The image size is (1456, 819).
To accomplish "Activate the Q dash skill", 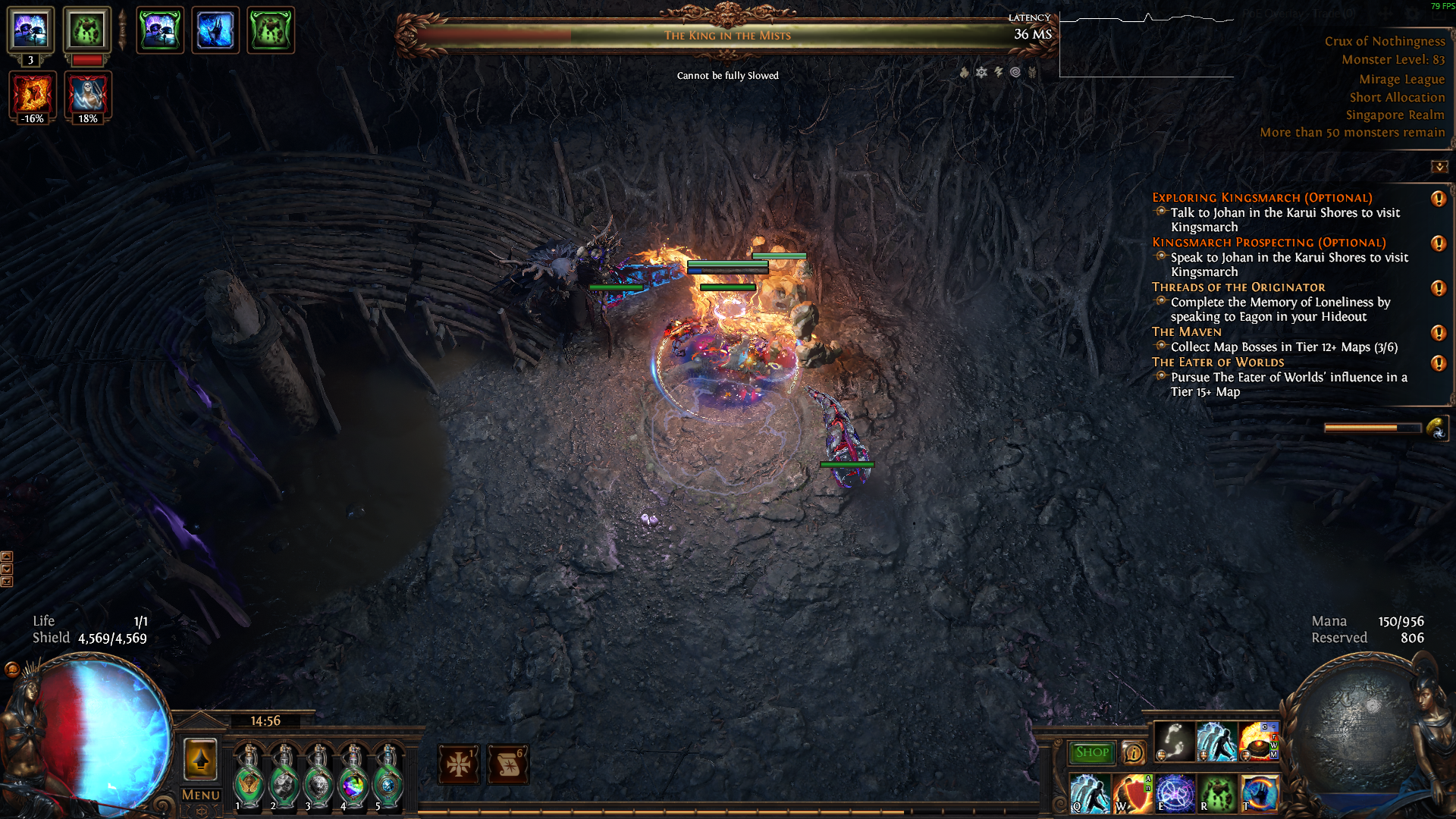I will (1090, 793).
